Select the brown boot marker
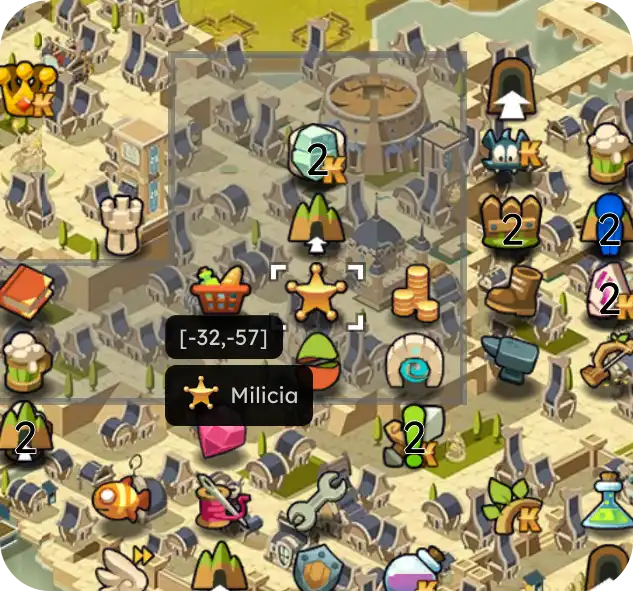Image resolution: width=633 pixels, height=591 pixels. click(x=512, y=291)
